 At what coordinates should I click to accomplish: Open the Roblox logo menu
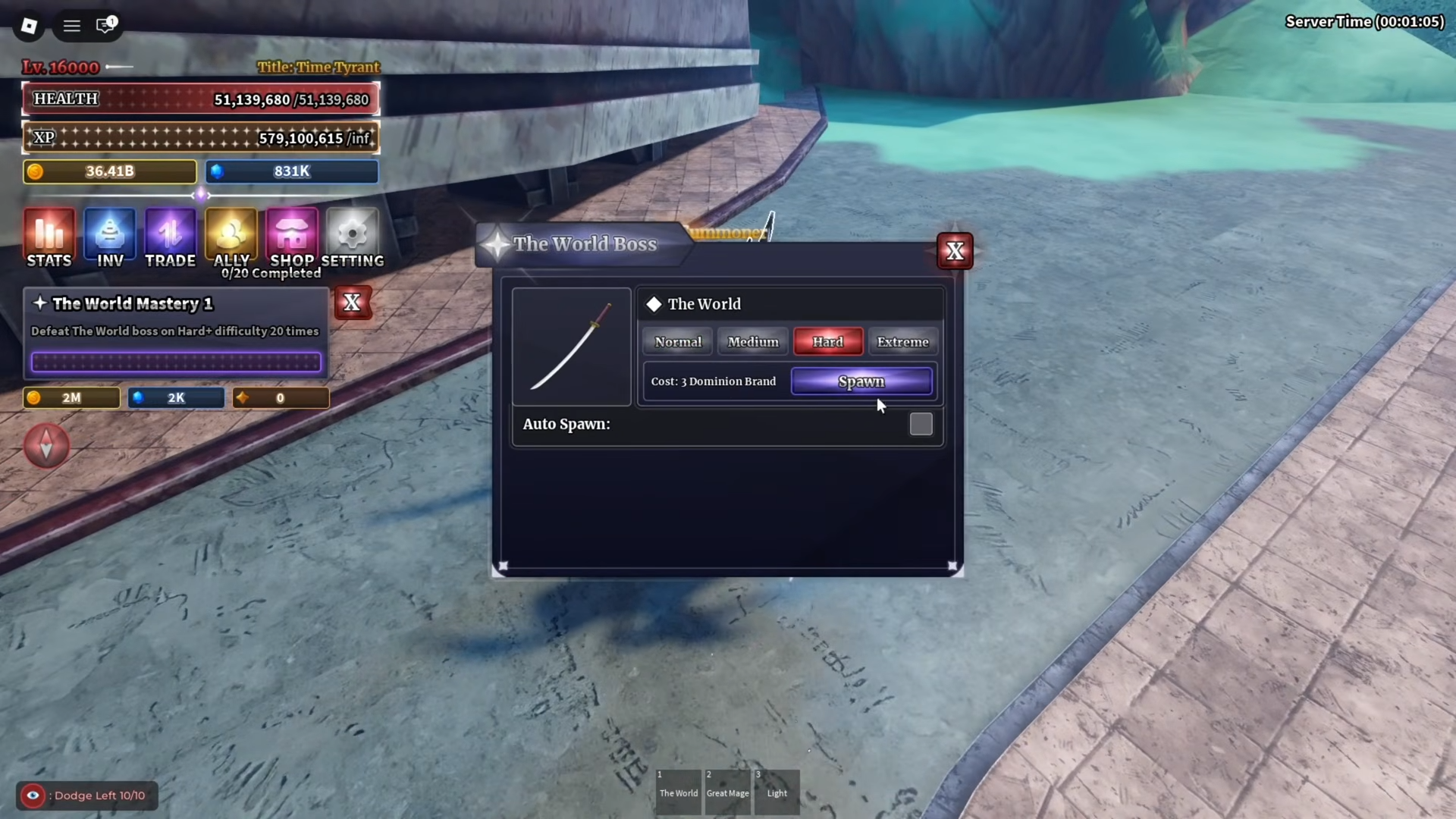pyautogui.click(x=29, y=26)
